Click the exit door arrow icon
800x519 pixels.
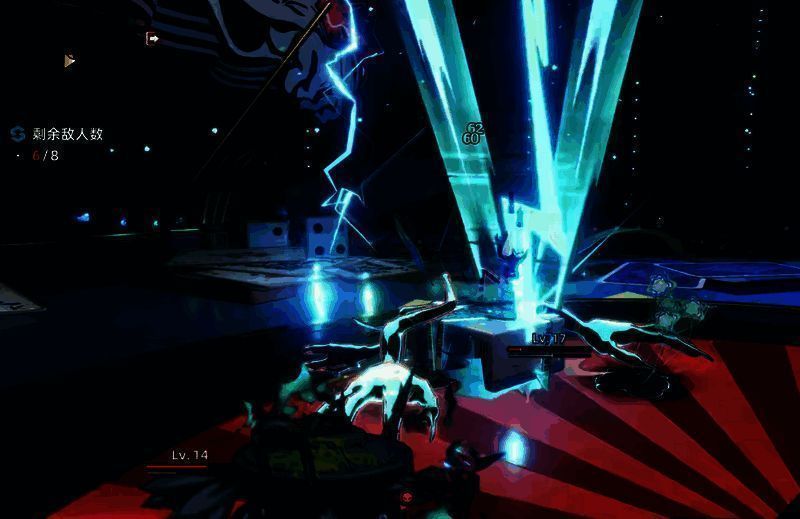click(x=153, y=39)
